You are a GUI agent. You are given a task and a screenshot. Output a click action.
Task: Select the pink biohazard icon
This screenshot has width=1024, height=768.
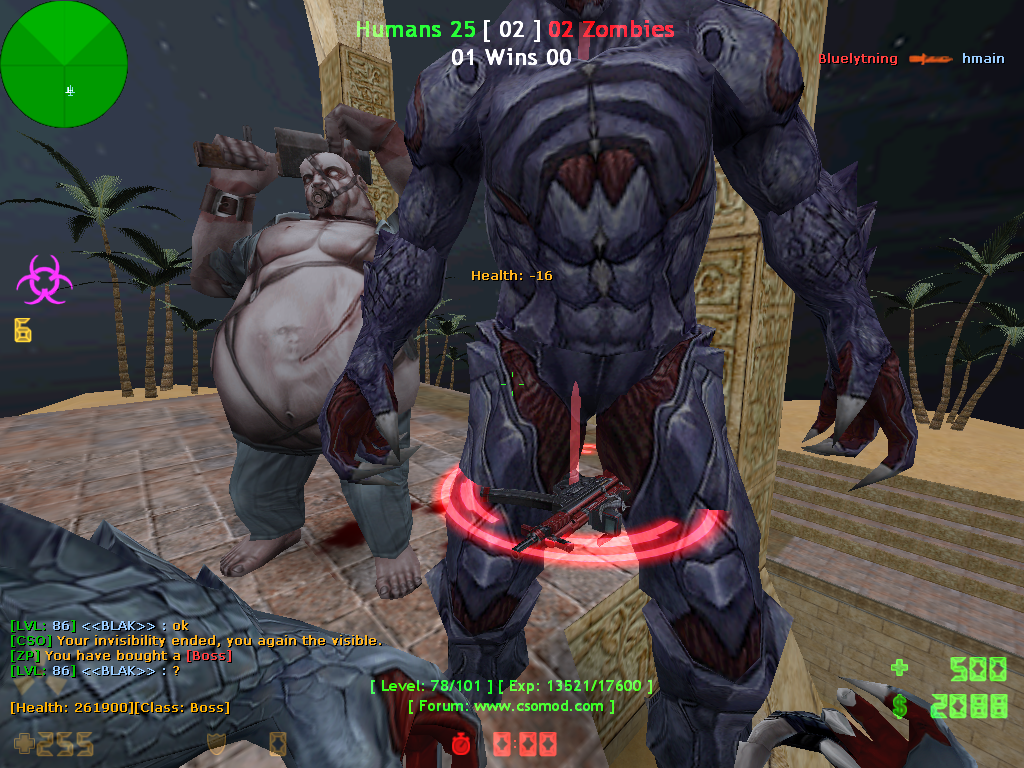click(44, 279)
